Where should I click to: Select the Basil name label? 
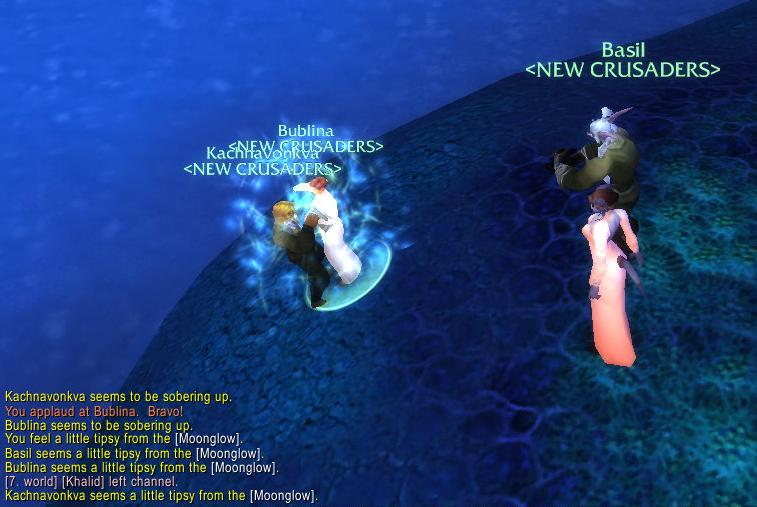coord(622,50)
